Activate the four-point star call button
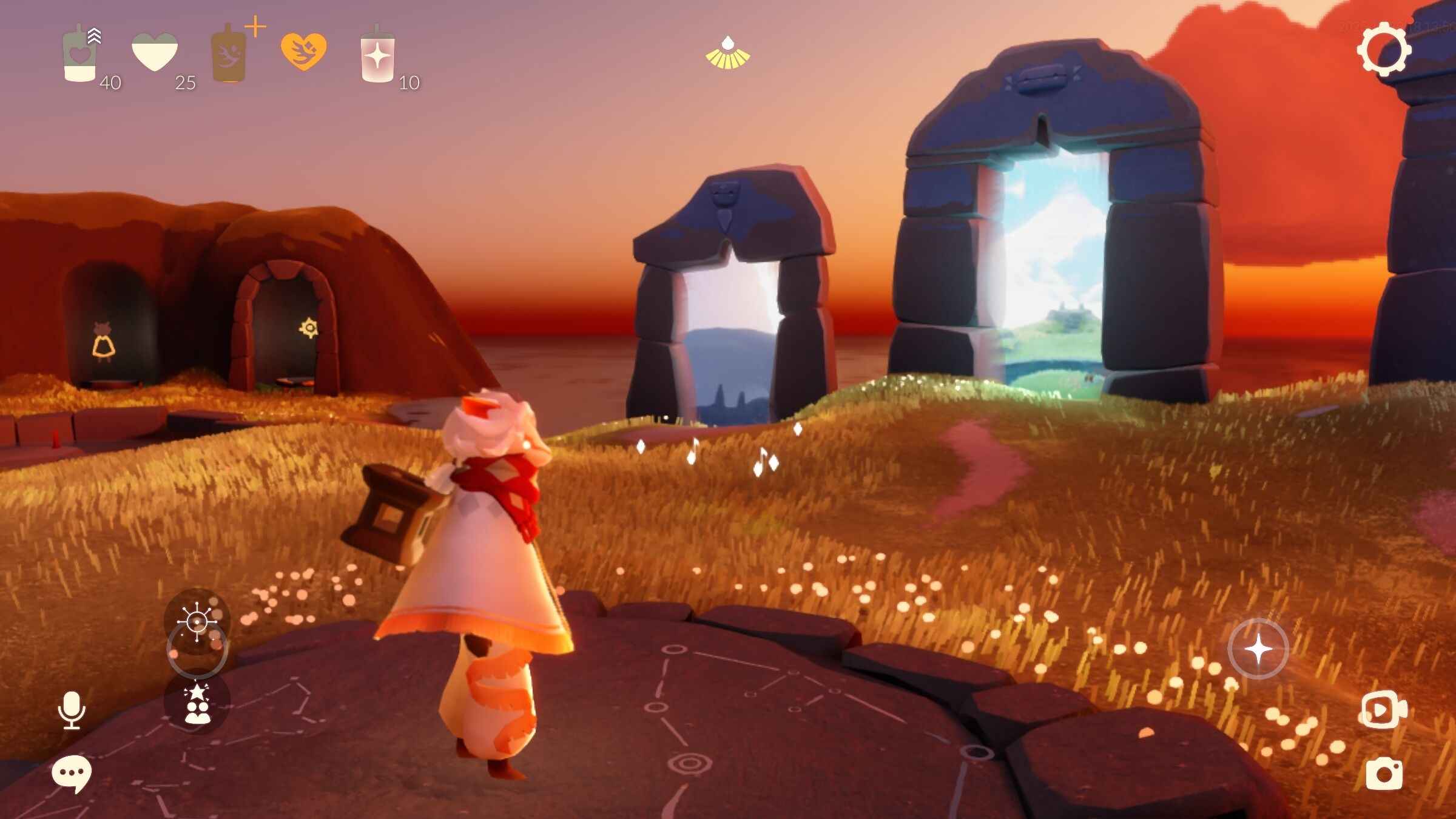The width and height of the screenshot is (1456, 819). pyautogui.click(x=1258, y=649)
